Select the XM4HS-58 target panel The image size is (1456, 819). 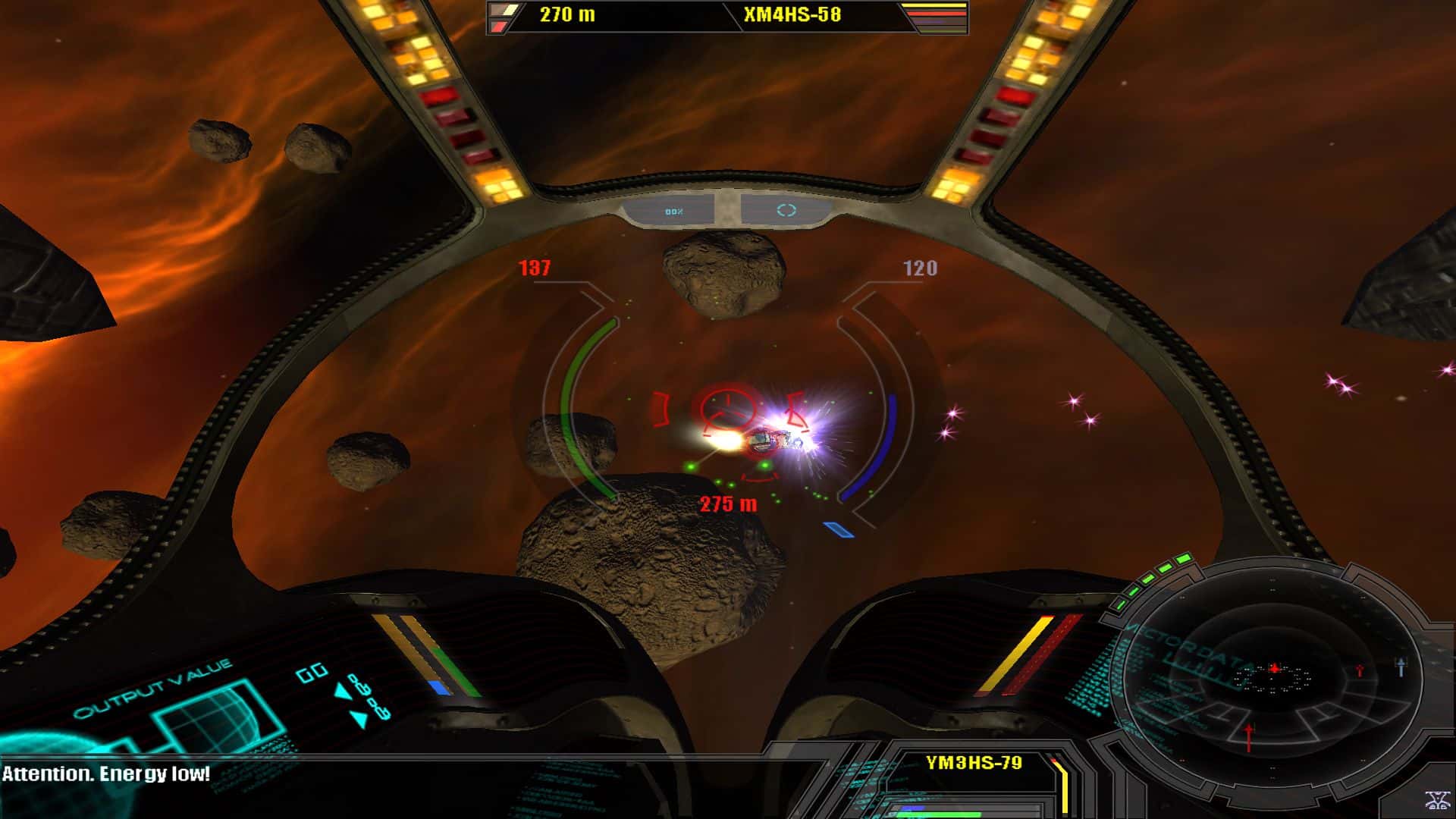pyautogui.click(x=792, y=14)
